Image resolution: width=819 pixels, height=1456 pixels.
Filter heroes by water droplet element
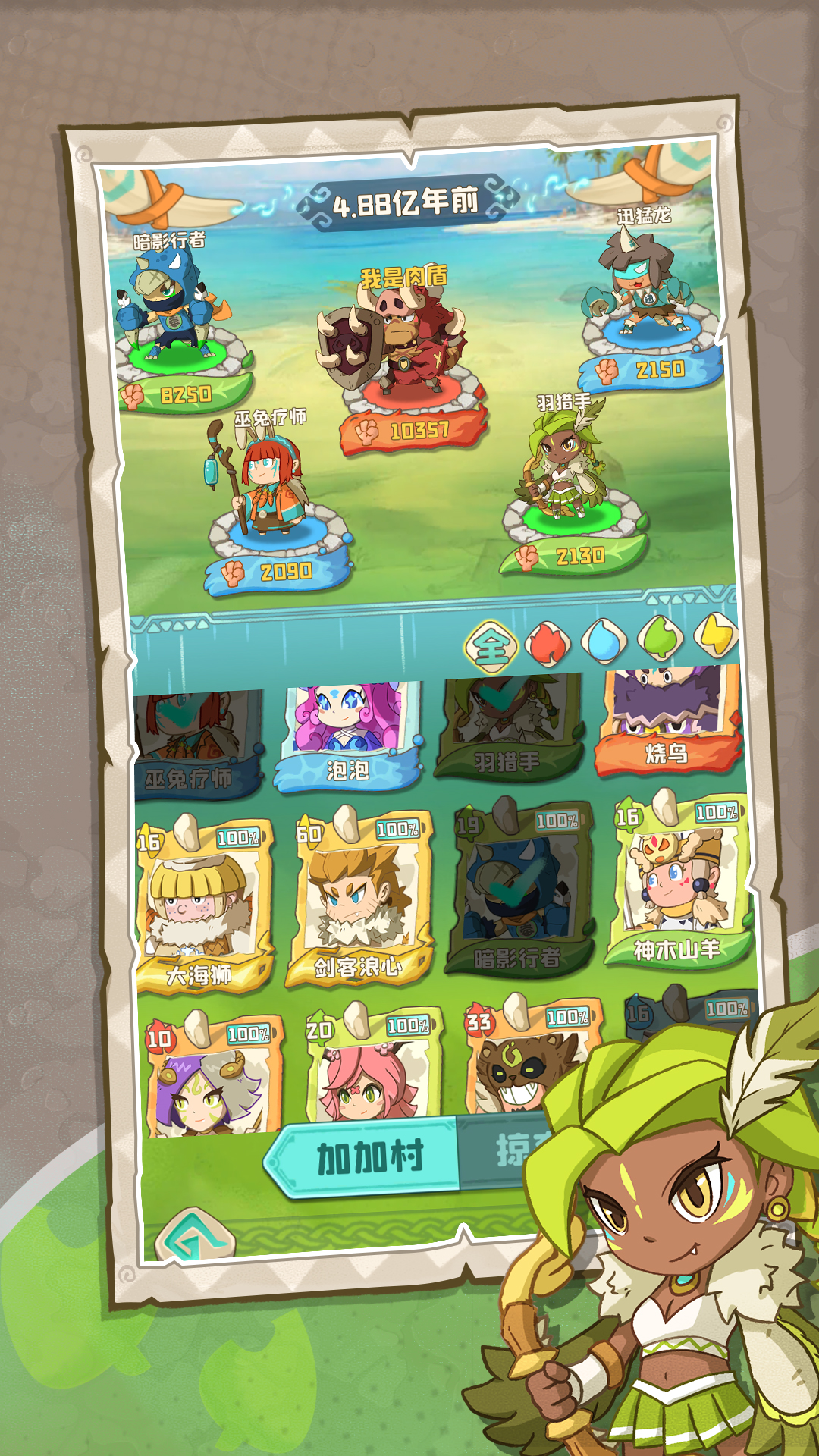coord(604,641)
